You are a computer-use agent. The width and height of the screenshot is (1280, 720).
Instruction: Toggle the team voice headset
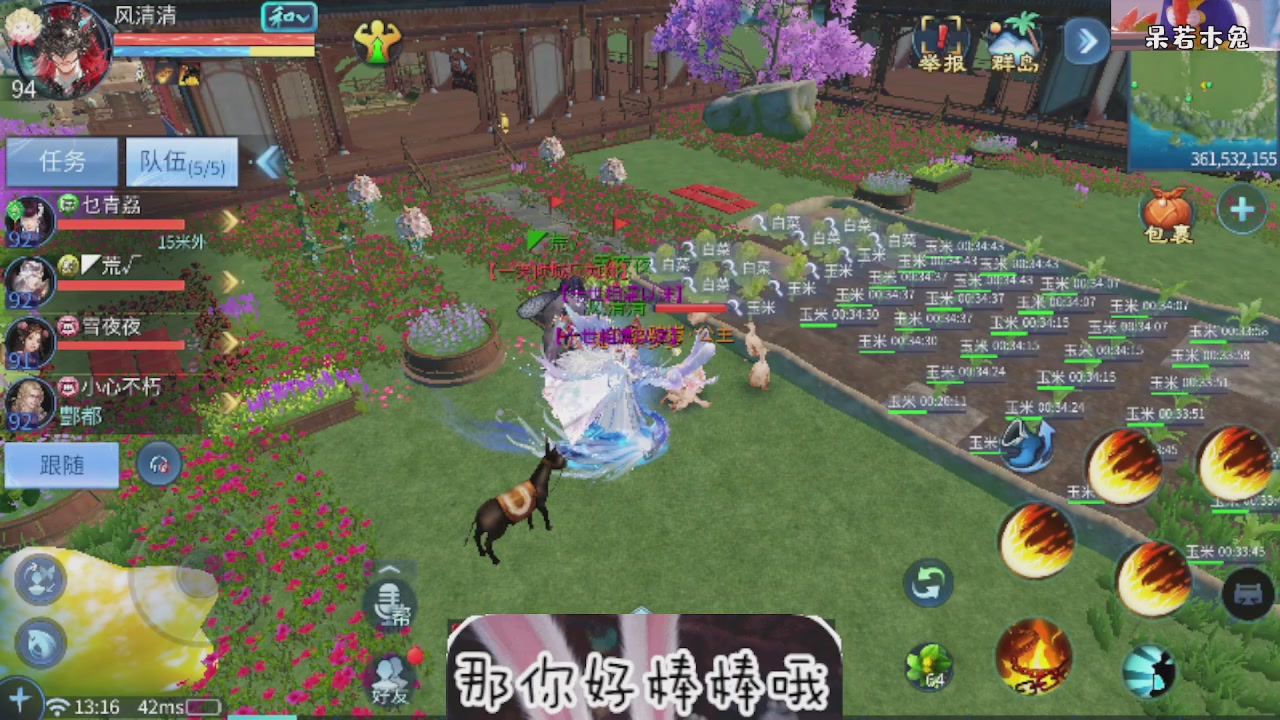coord(160,465)
